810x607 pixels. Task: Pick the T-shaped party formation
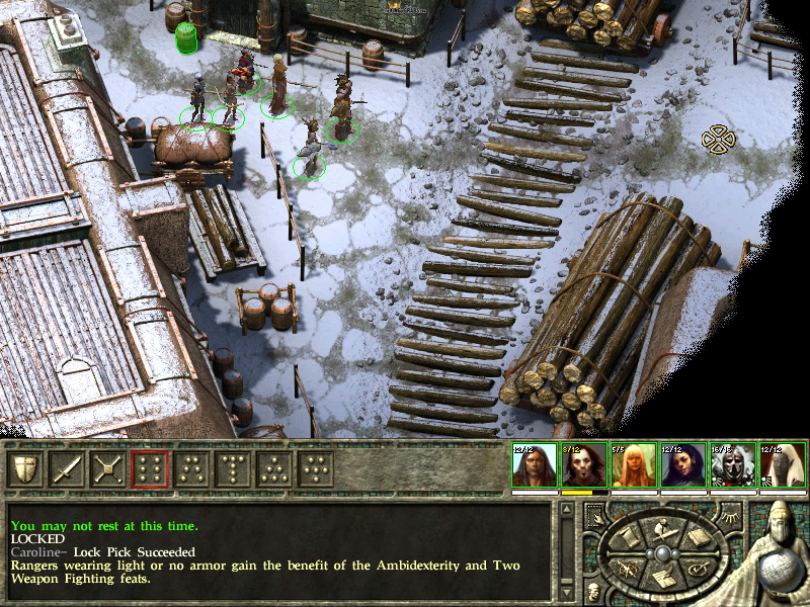[x=232, y=468]
